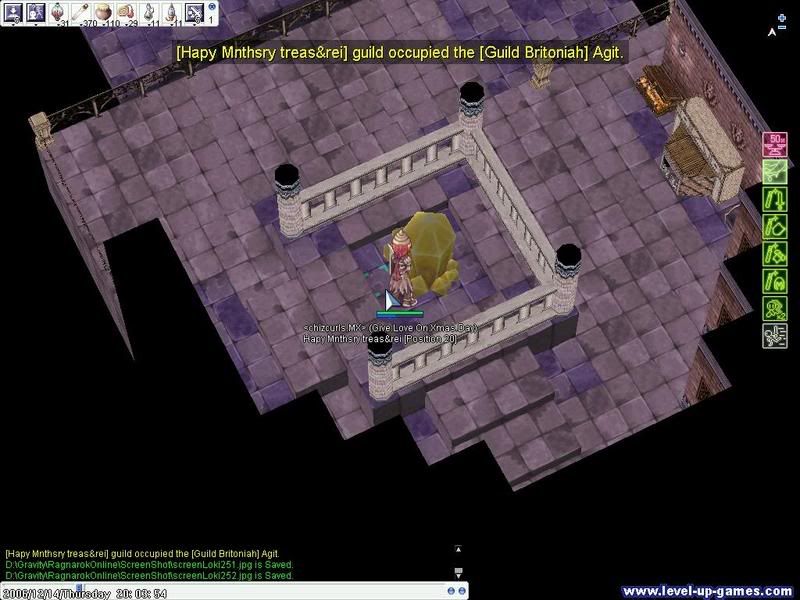
Task: Use the round white bottle in the hotbar
Action: click(x=151, y=12)
